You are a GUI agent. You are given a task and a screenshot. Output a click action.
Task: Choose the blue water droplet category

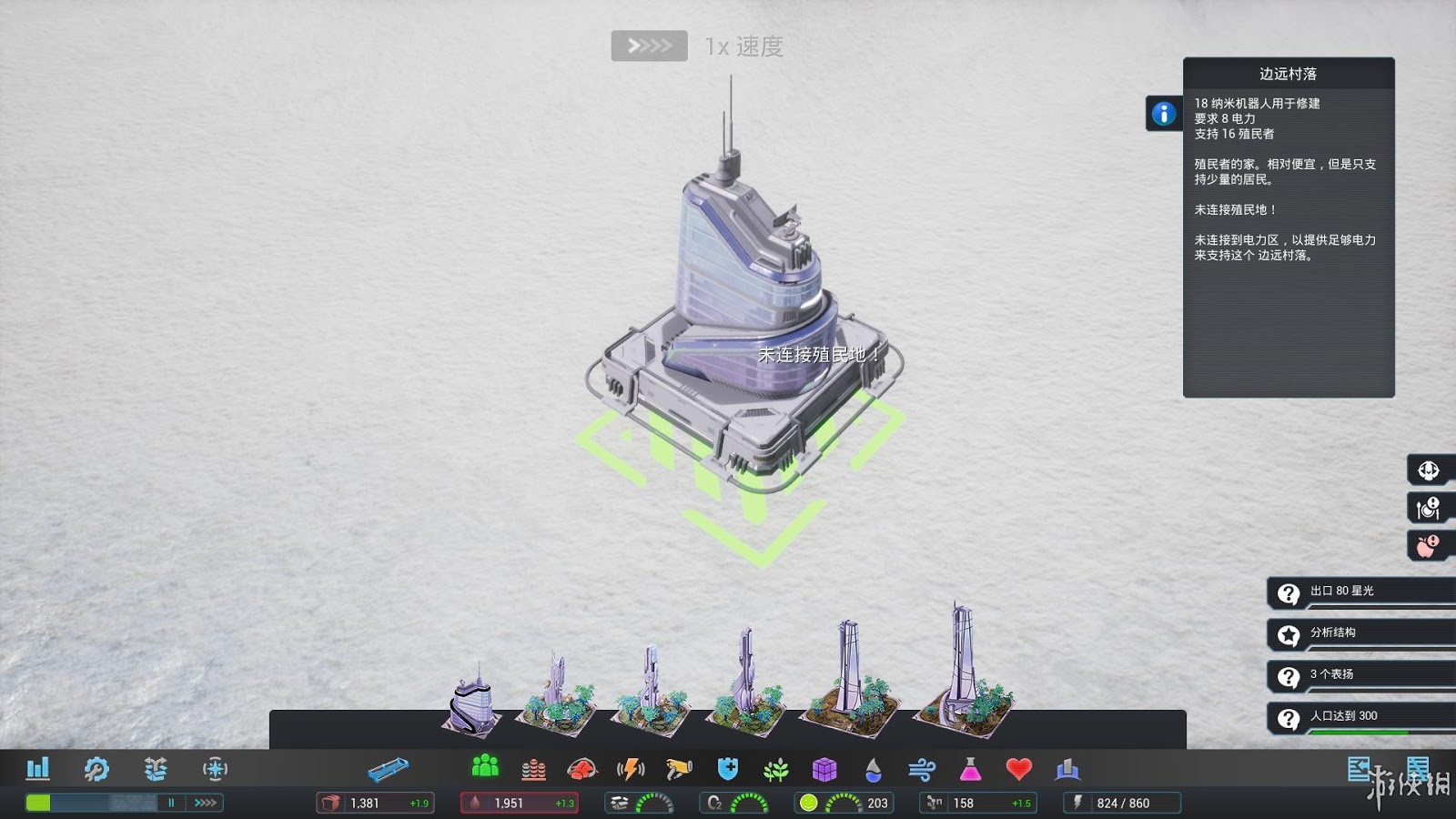874,771
